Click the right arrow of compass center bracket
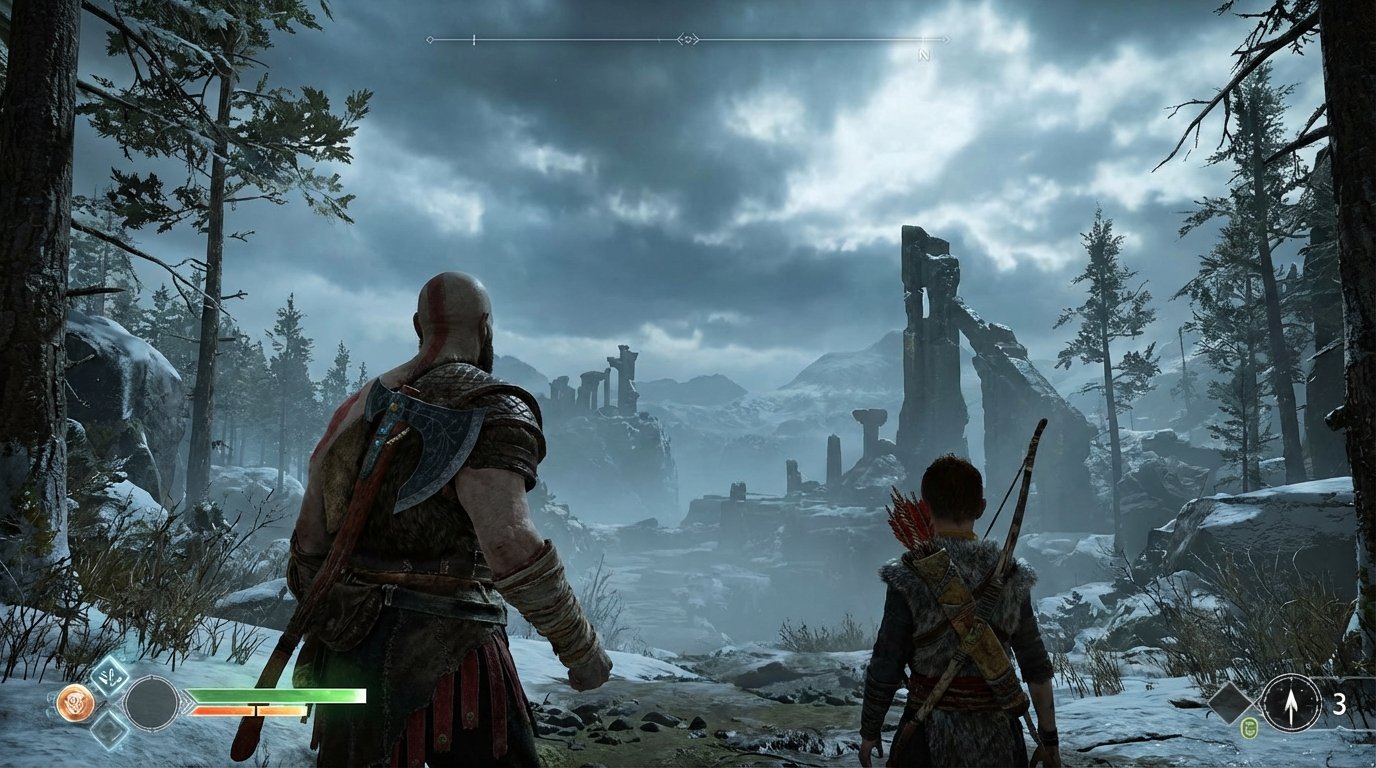This screenshot has height=768, width=1376. pos(697,38)
